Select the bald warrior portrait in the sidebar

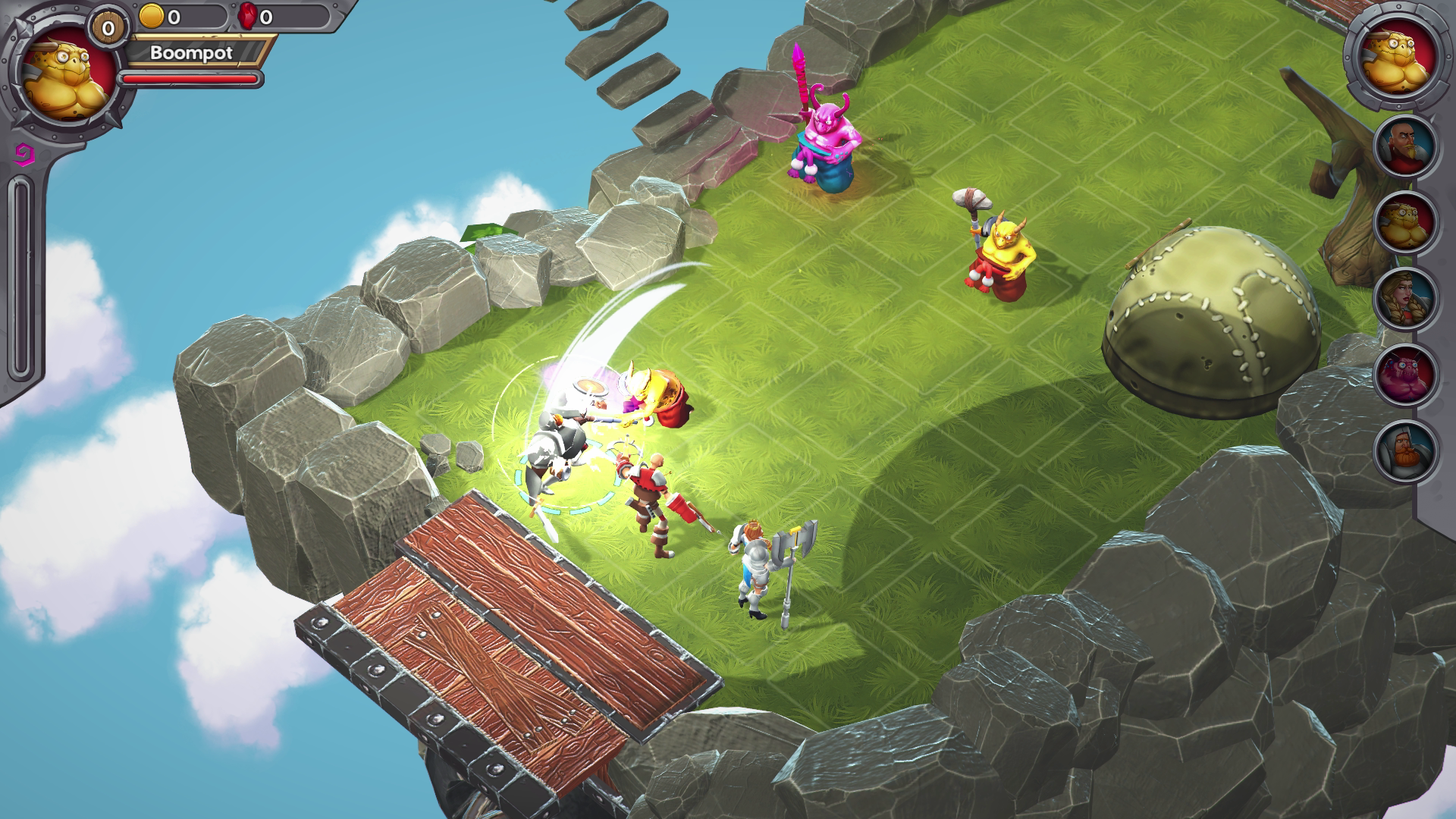(x=1404, y=144)
